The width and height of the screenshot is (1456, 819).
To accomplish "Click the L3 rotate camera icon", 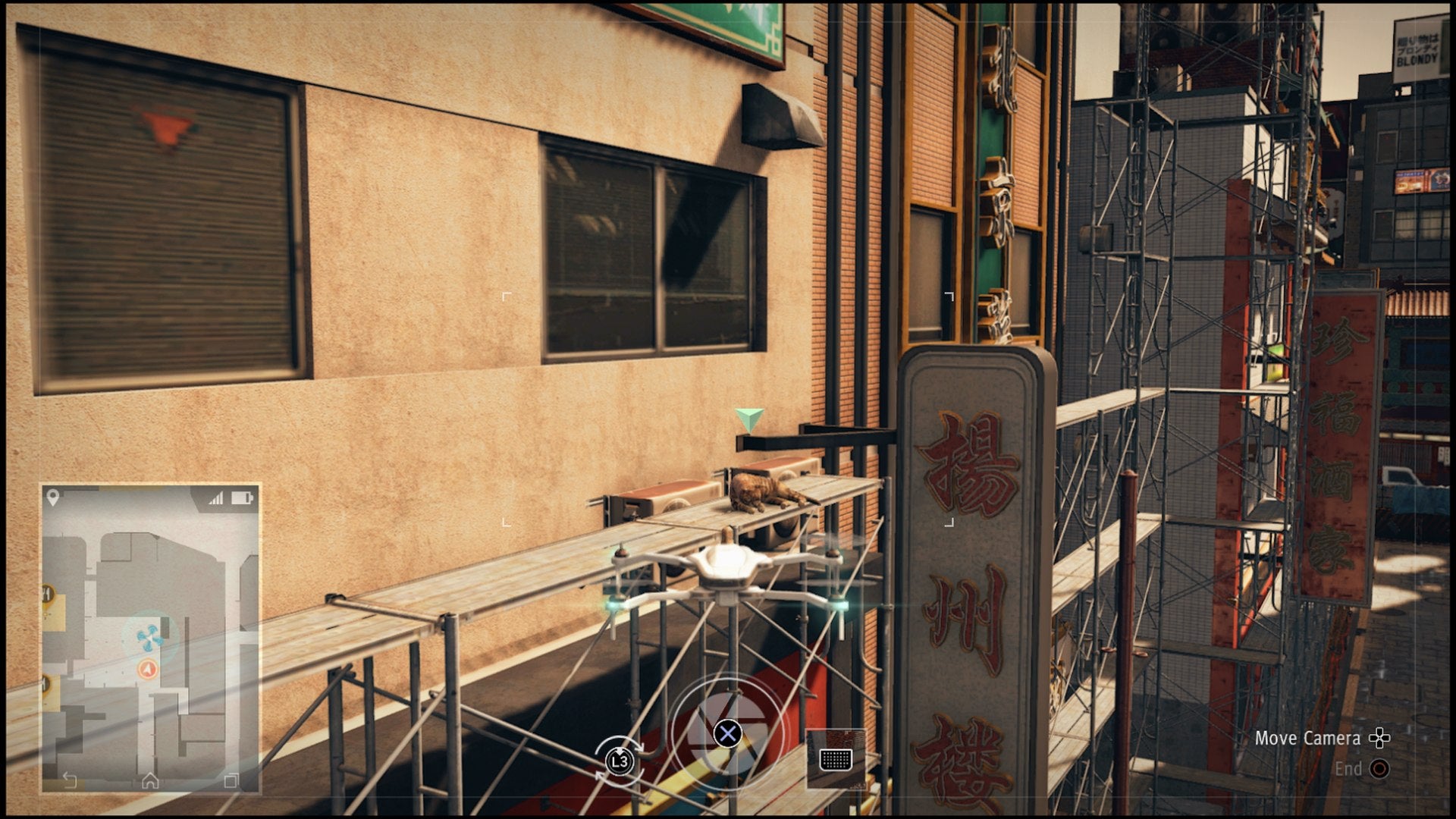I will coord(619,761).
